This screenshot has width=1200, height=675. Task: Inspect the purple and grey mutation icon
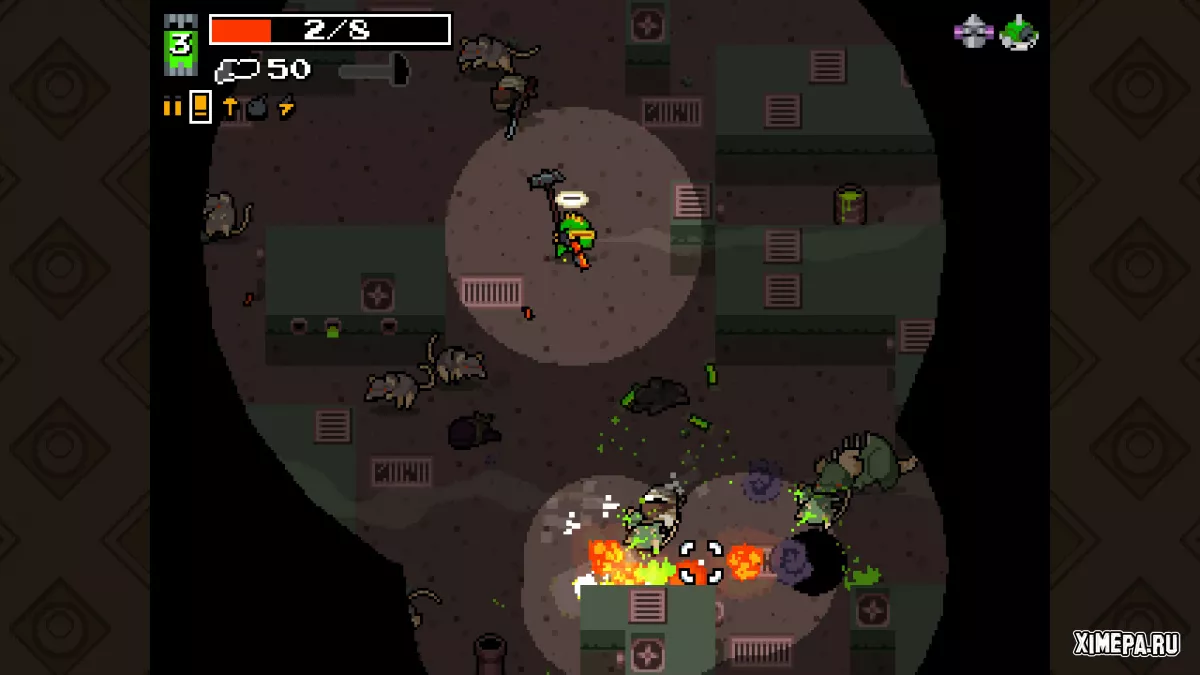click(973, 33)
